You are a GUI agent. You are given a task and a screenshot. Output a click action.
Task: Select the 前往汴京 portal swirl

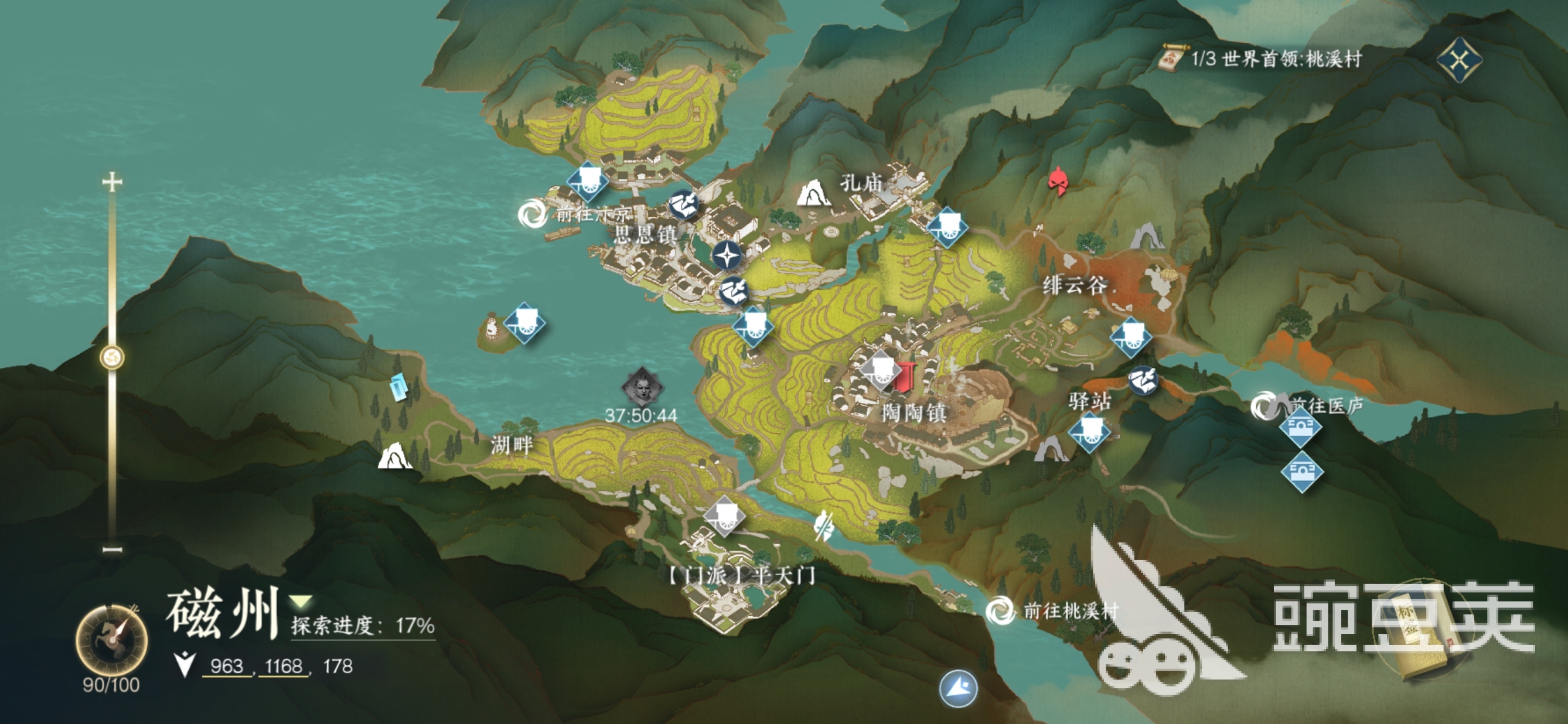[x=532, y=214]
